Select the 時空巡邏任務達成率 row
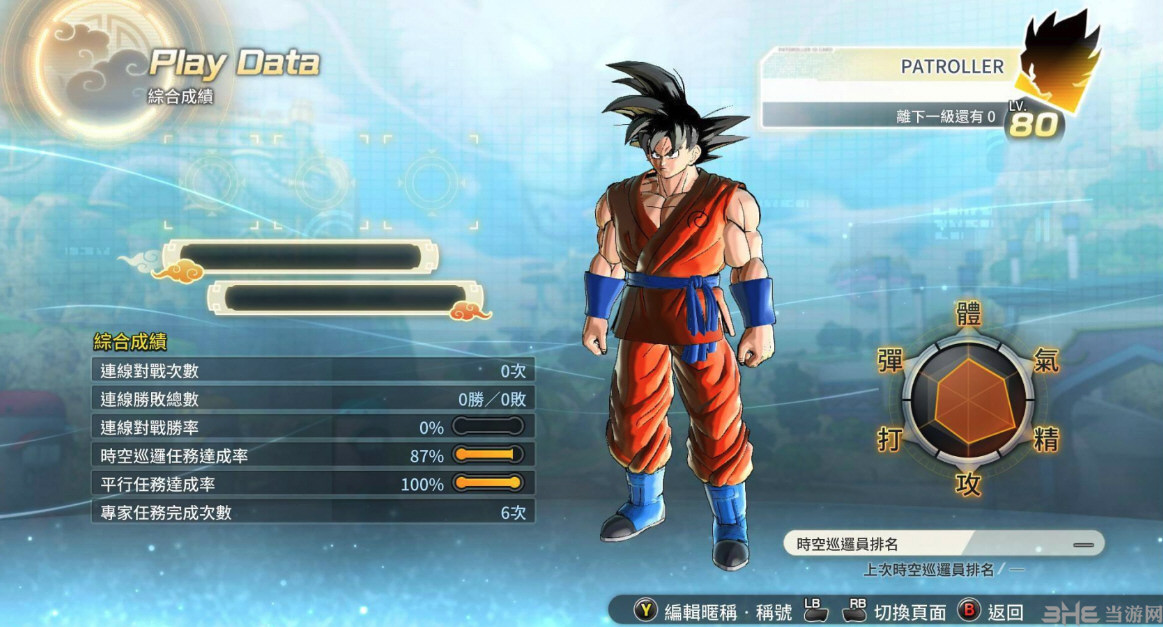Screen dimensions: 1163x627 [312, 456]
